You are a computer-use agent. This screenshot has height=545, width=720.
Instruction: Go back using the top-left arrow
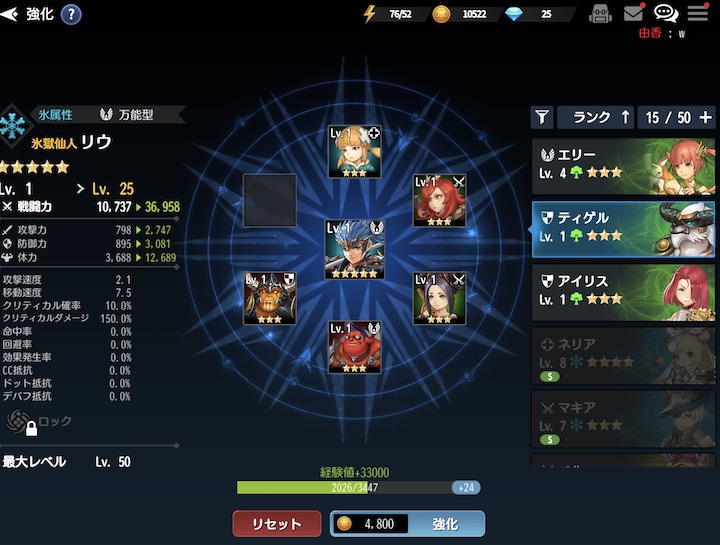click(x=11, y=14)
